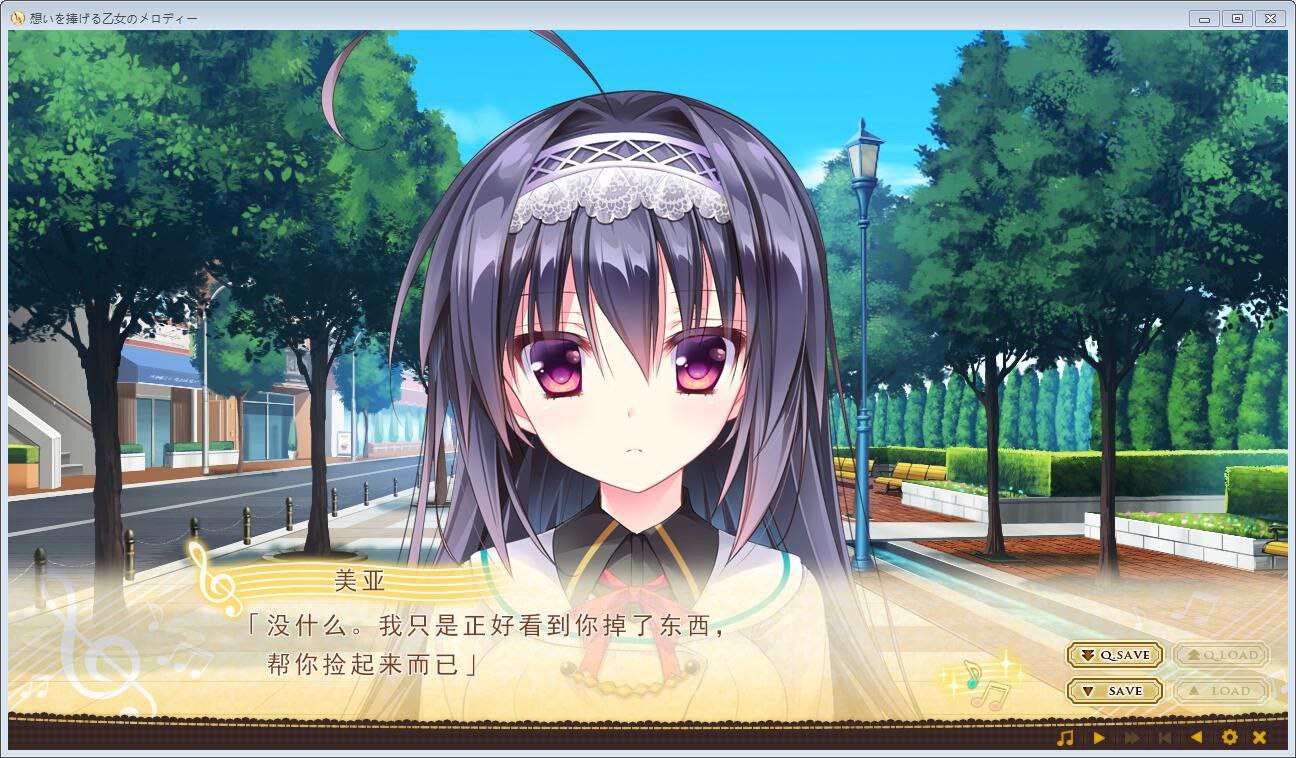Open the backlog with the left arrow icon

1198,738
